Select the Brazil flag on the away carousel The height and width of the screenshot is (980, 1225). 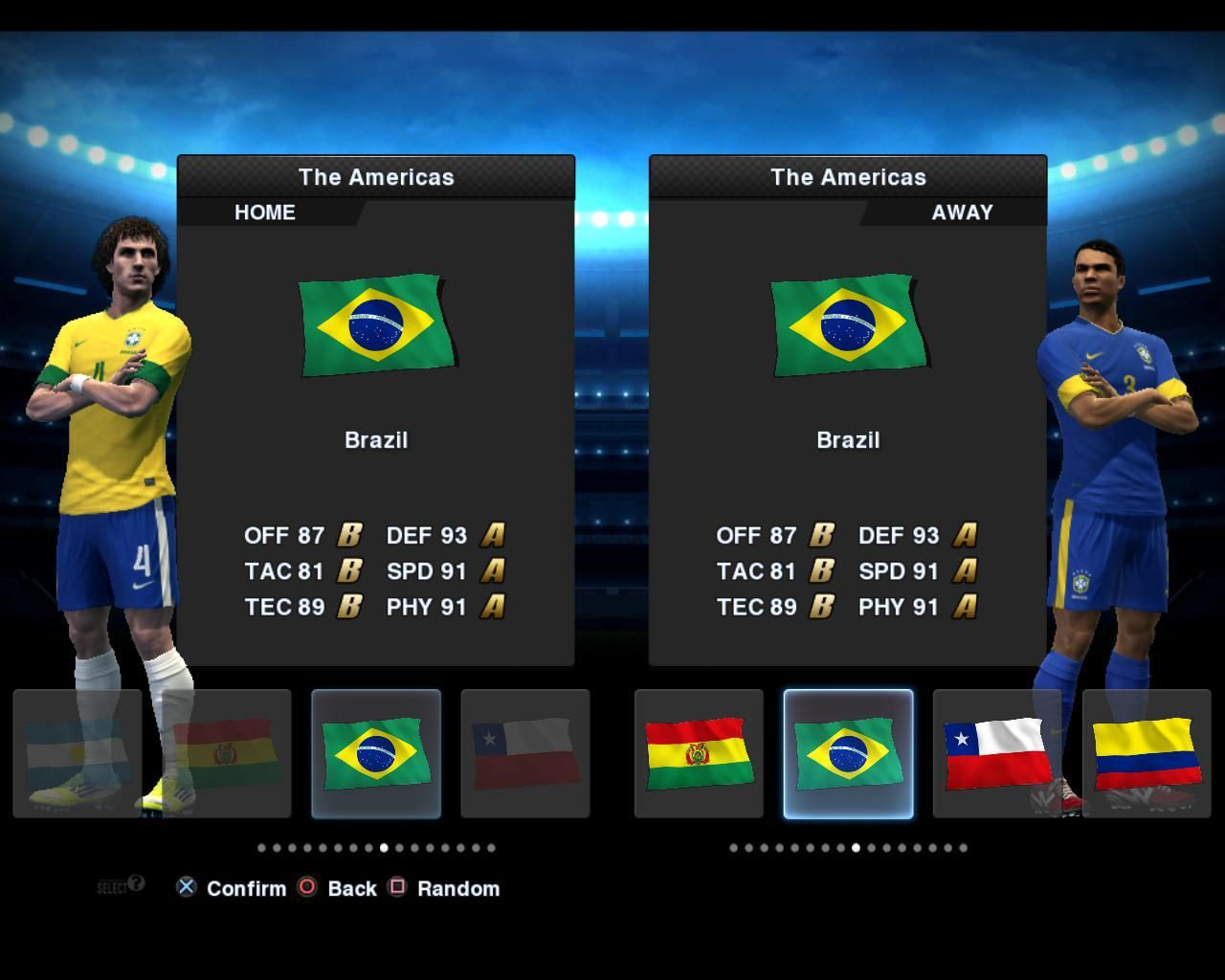click(x=848, y=751)
